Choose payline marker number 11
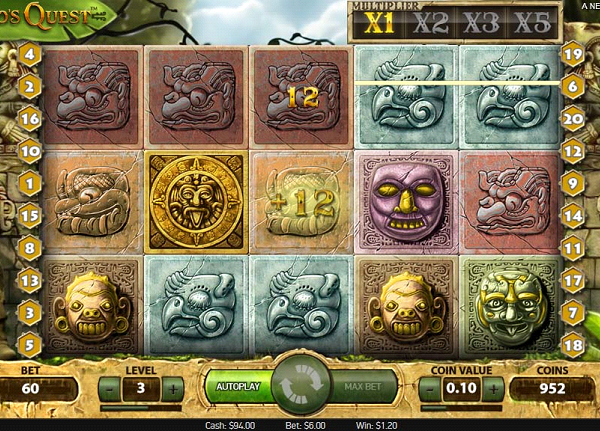600x431 pixels. (x=572, y=247)
